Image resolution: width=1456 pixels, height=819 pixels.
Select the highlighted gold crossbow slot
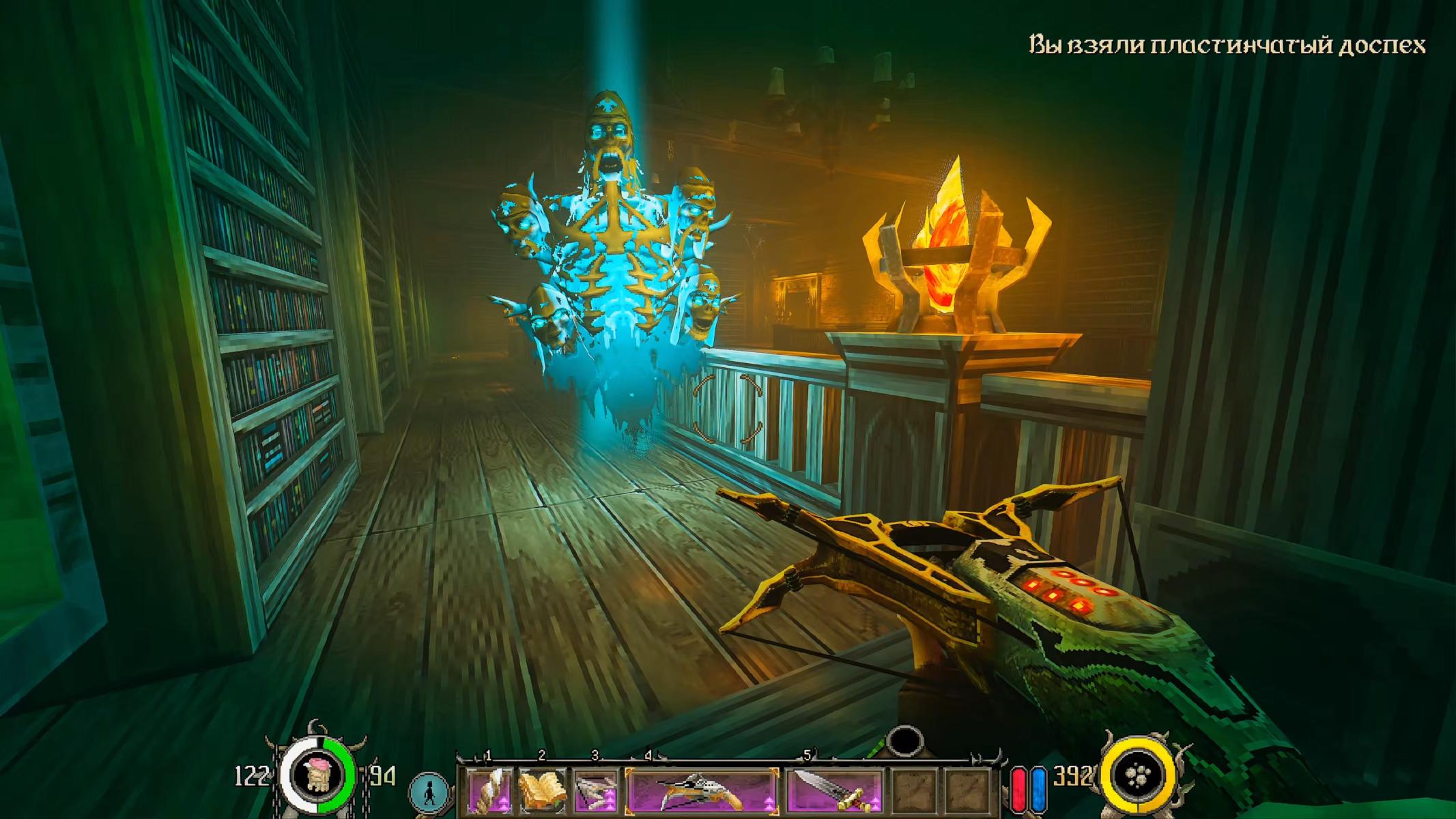(701, 790)
